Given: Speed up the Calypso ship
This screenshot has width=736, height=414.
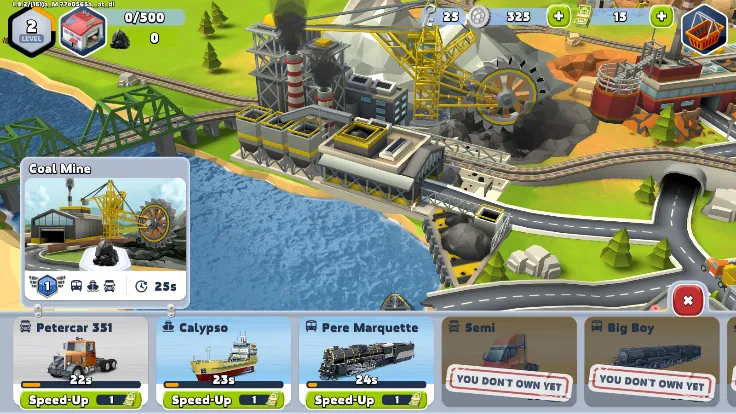Looking at the screenshot, I should click(223, 399).
